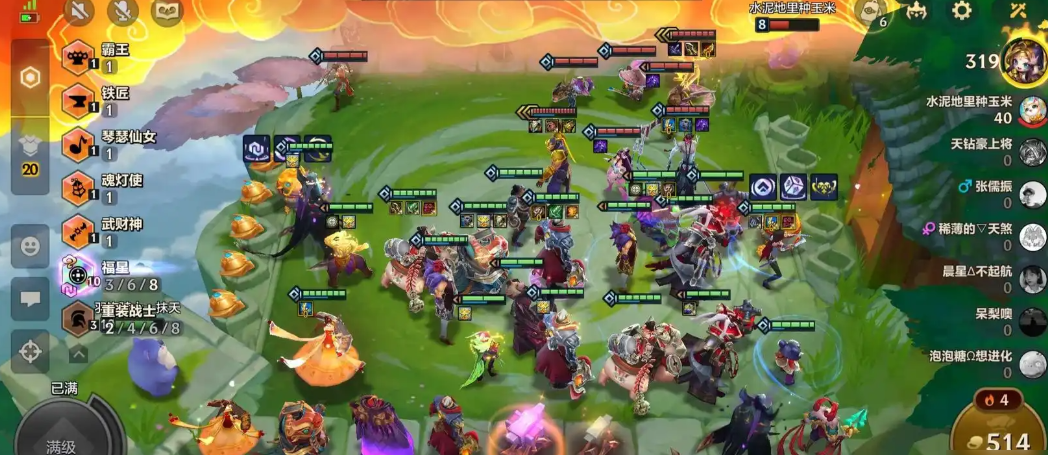The width and height of the screenshot is (1048, 455).
Task: Open the gear settings menu
Action: pos(962,11)
